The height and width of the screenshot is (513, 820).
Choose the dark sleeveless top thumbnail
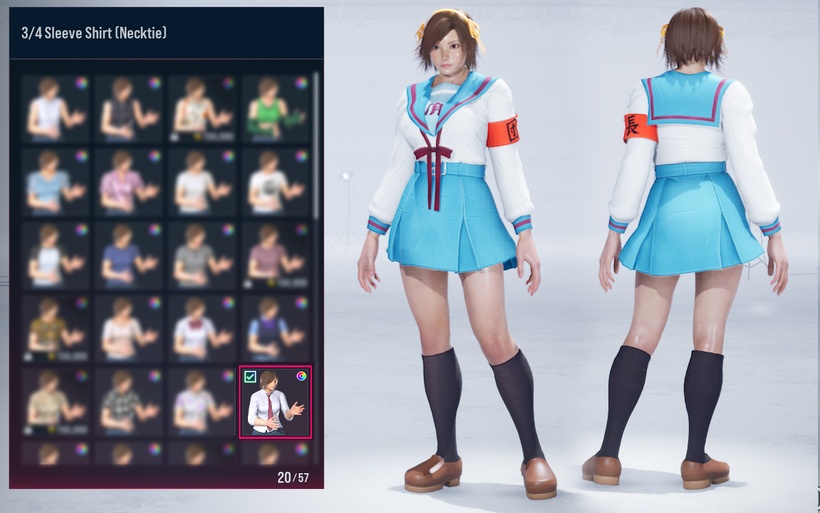[127, 106]
